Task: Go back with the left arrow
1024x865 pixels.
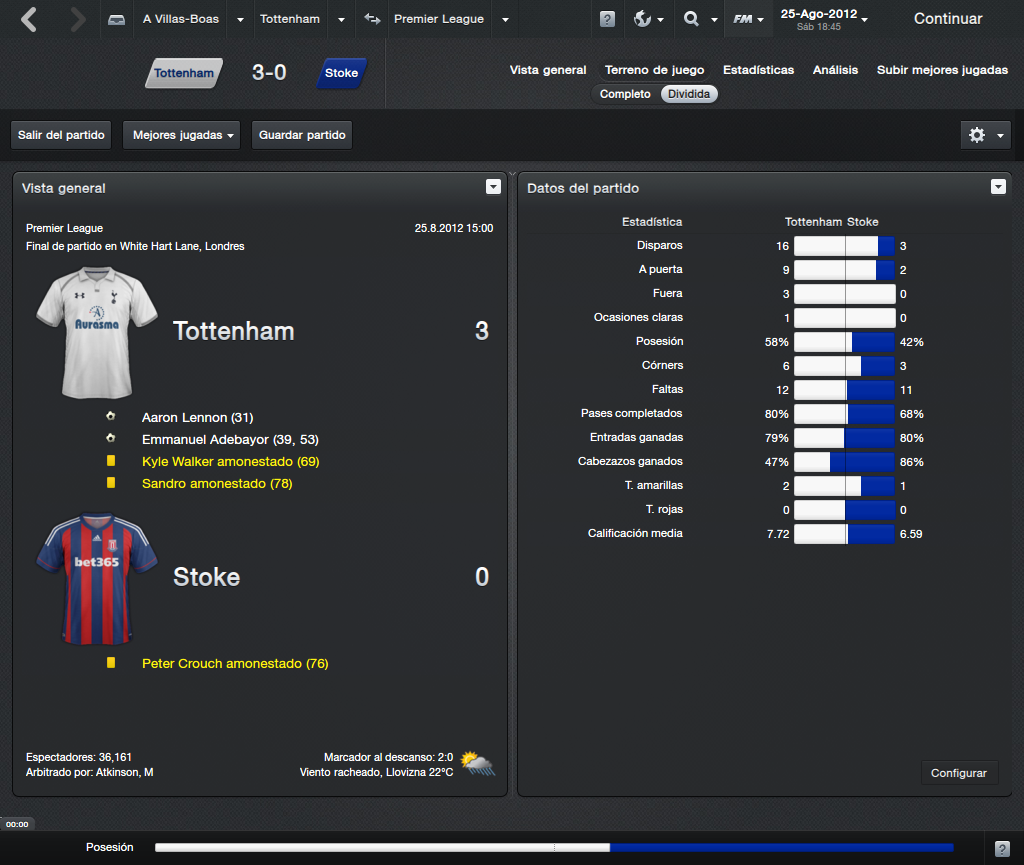Action: (x=30, y=19)
